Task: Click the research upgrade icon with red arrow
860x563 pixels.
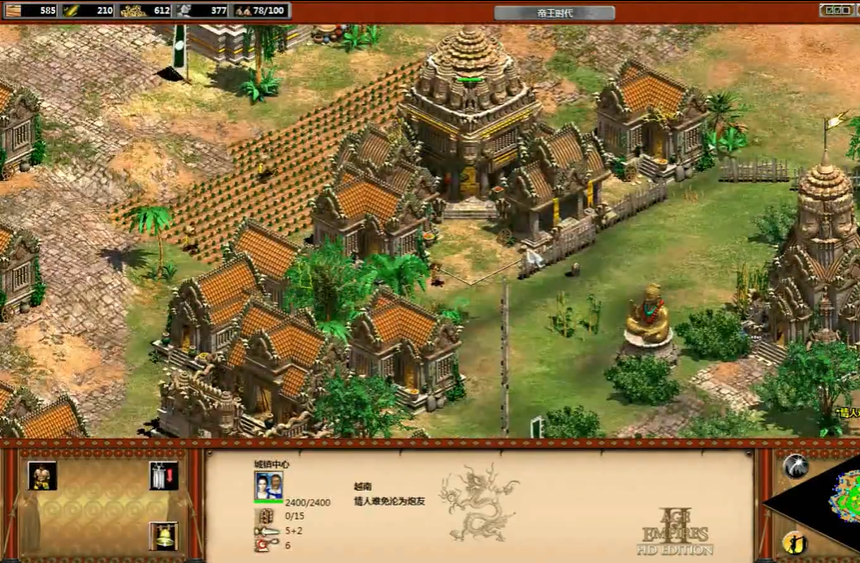Action: click(x=163, y=475)
